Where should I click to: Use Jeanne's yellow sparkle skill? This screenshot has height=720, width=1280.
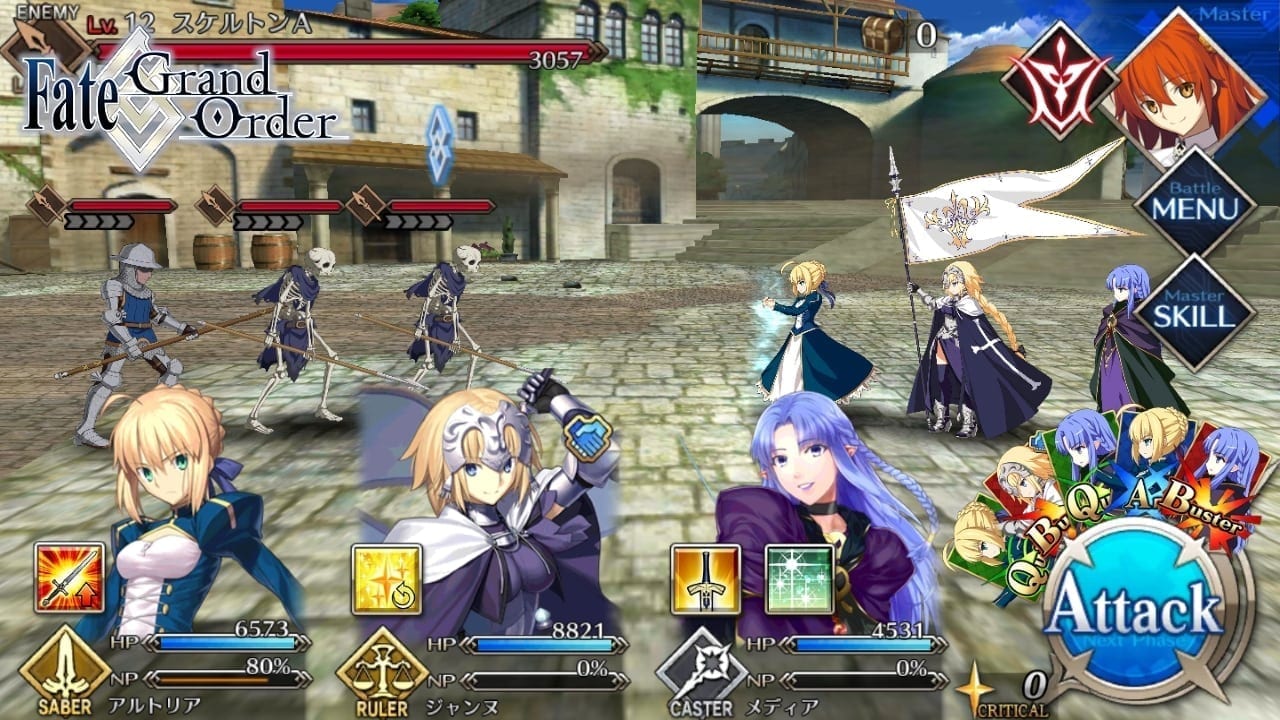click(x=386, y=578)
